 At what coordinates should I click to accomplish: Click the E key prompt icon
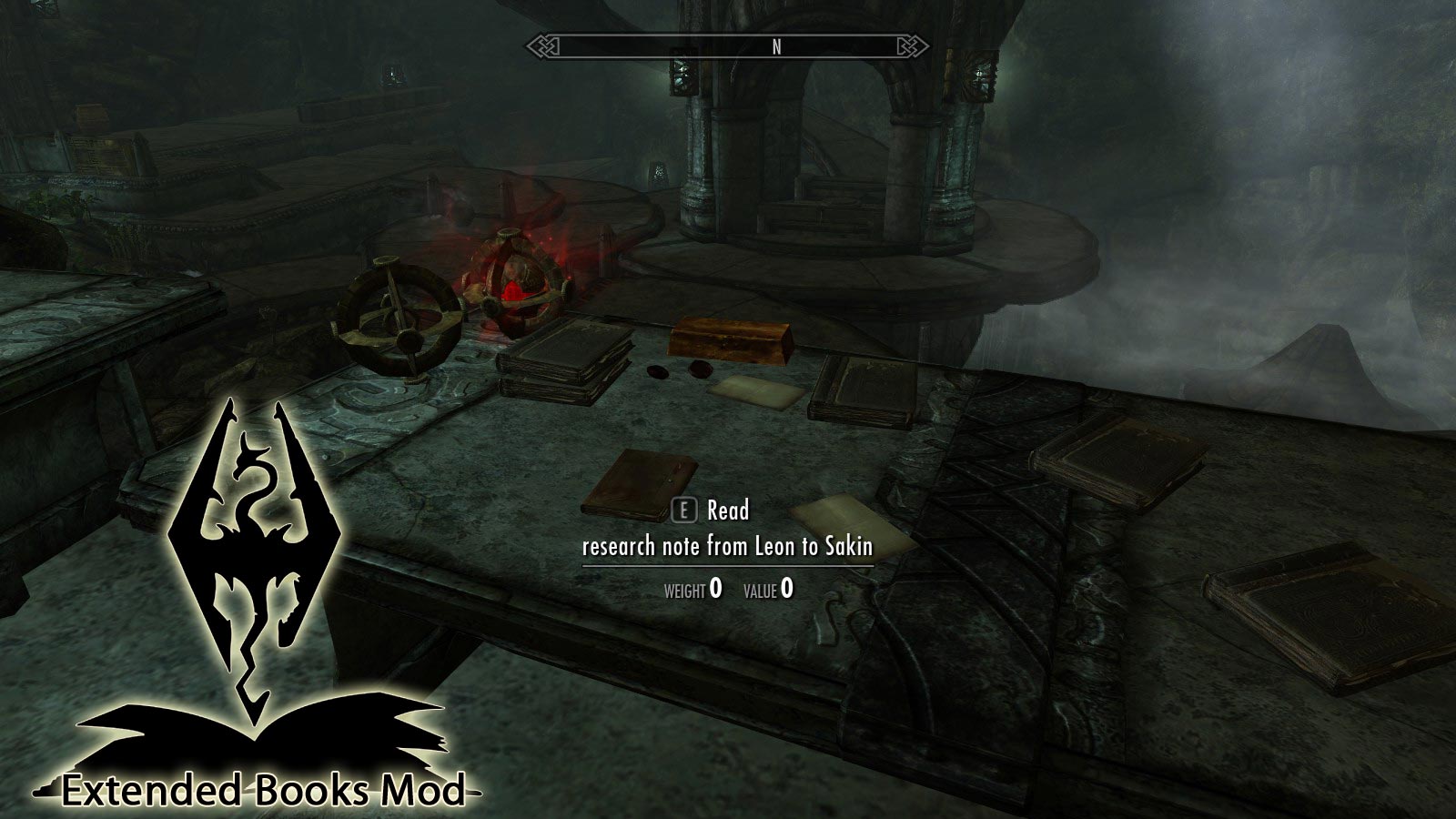[684, 511]
